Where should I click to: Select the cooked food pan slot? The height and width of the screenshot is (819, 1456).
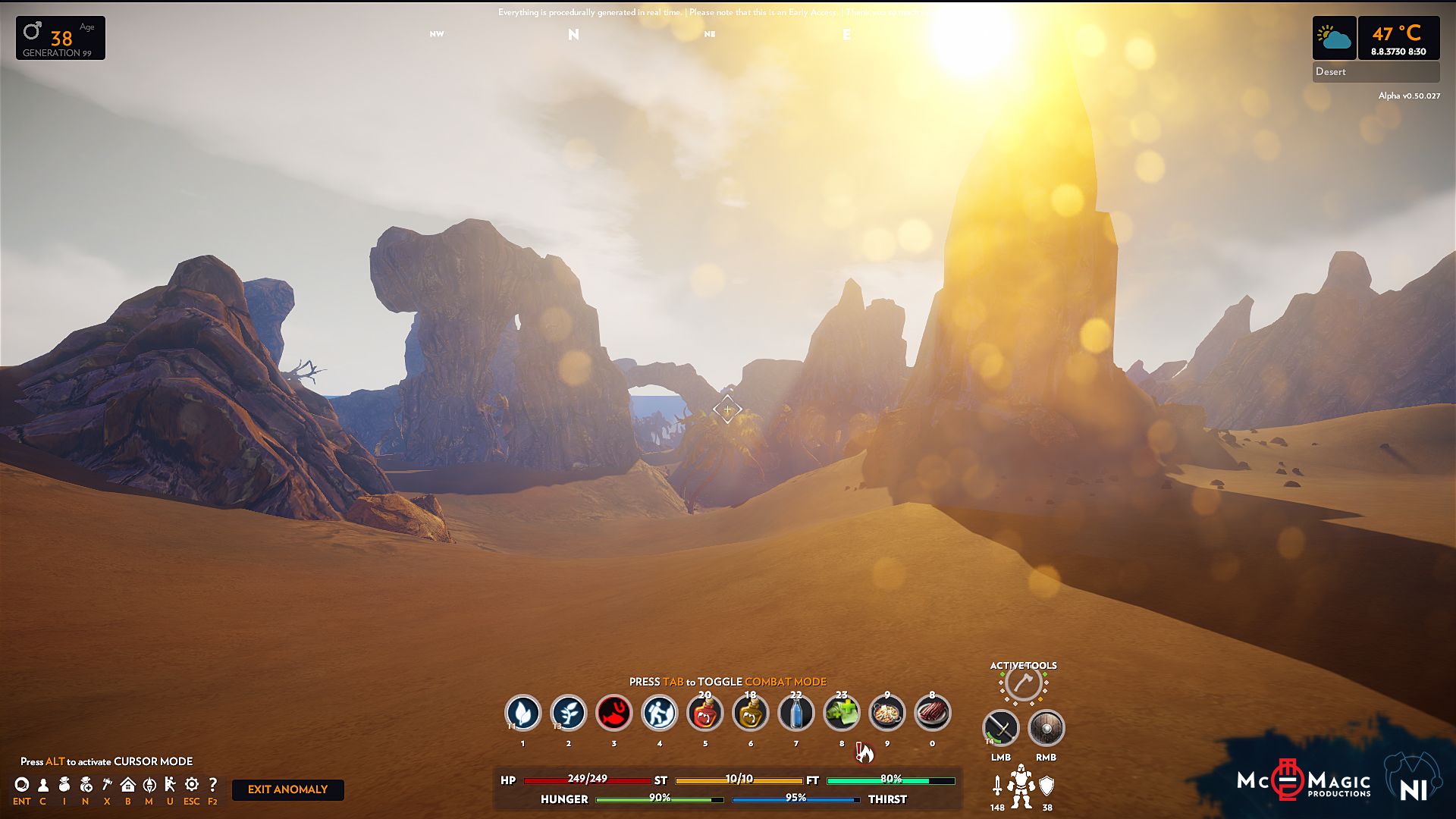(x=887, y=714)
